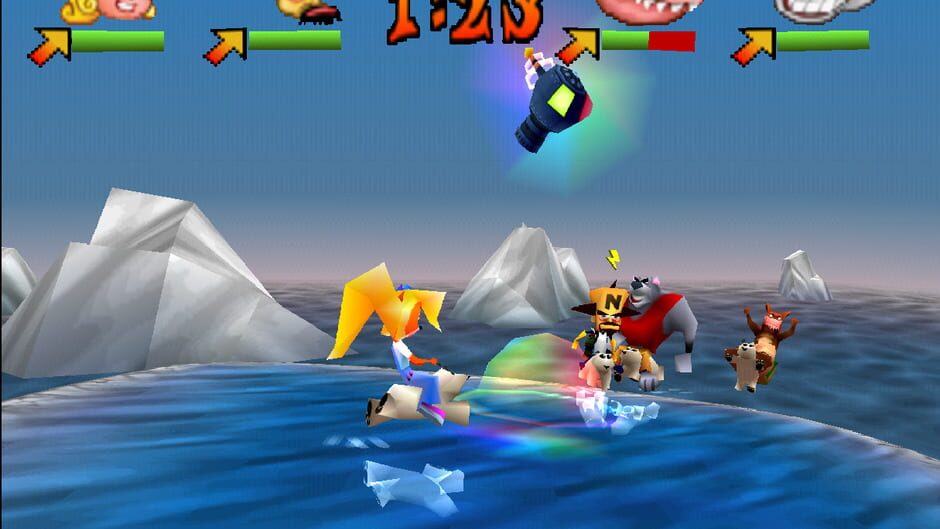Select the blonde-haired pink player portrait

(108, 9)
